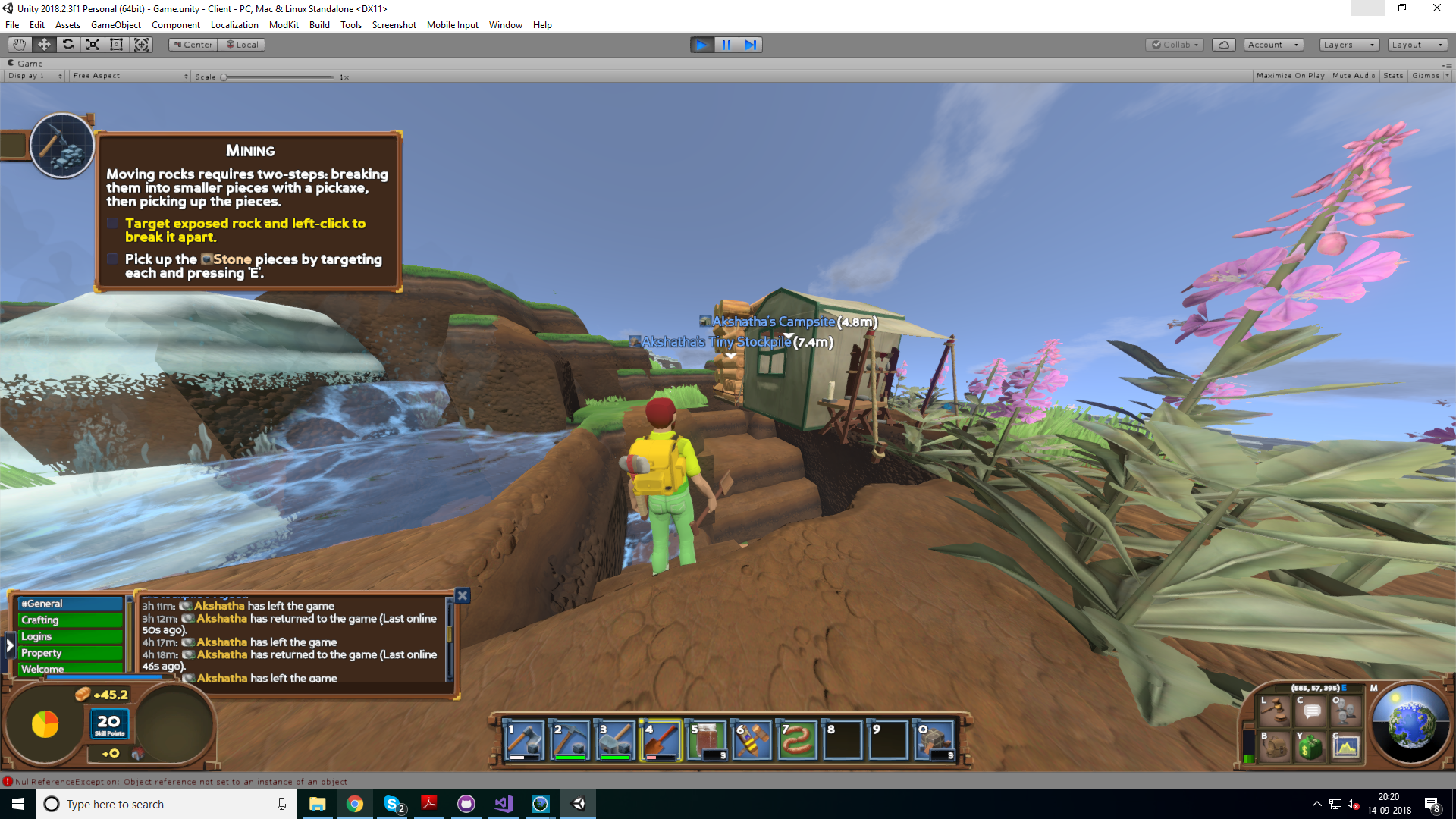Viewport: 1456px width, 819px height.
Task: Select the Hand pan tool in Unity toolbar
Action: pyautogui.click(x=18, y=45)
